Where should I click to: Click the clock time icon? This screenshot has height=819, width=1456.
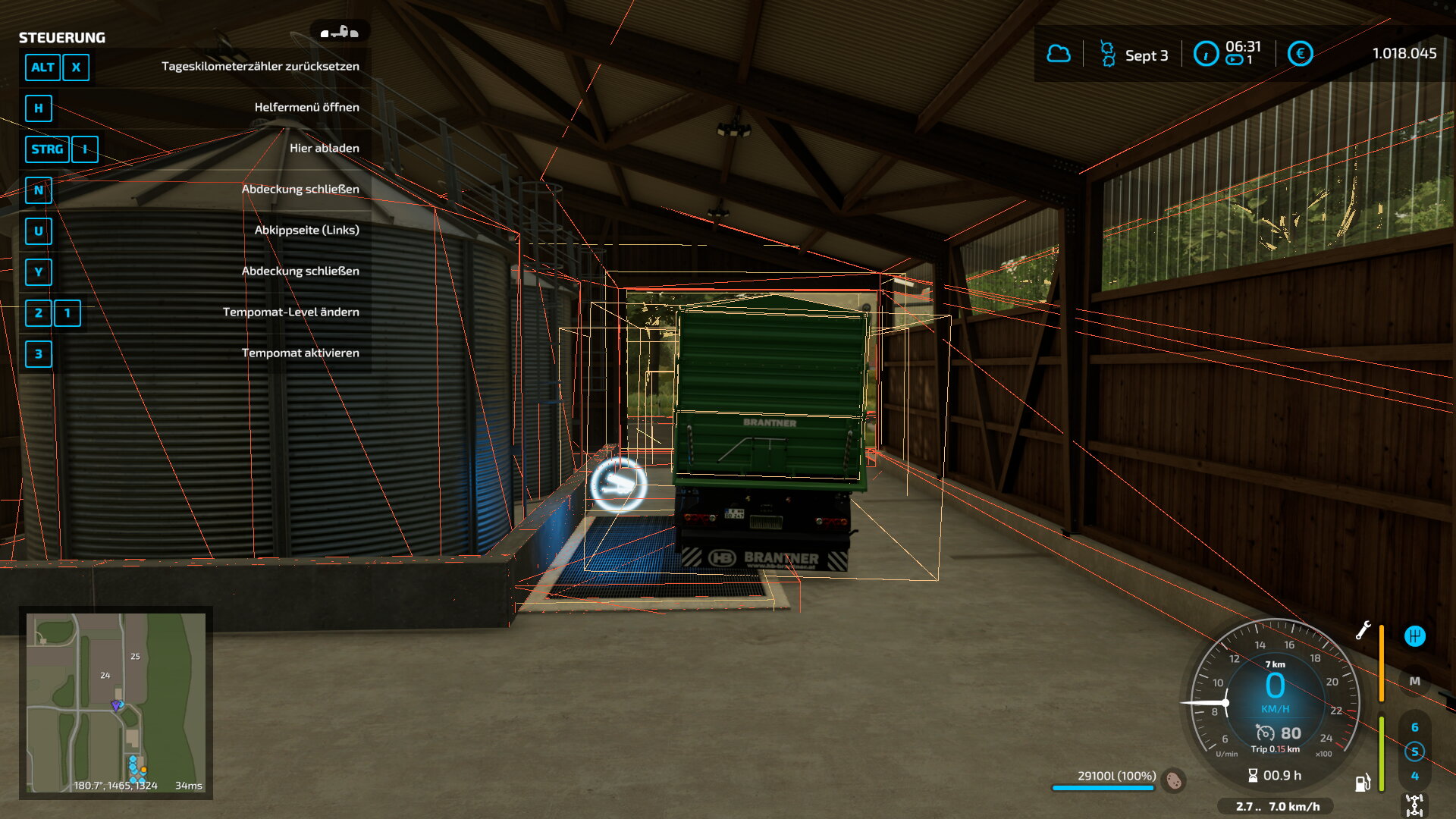[1205, 54]
